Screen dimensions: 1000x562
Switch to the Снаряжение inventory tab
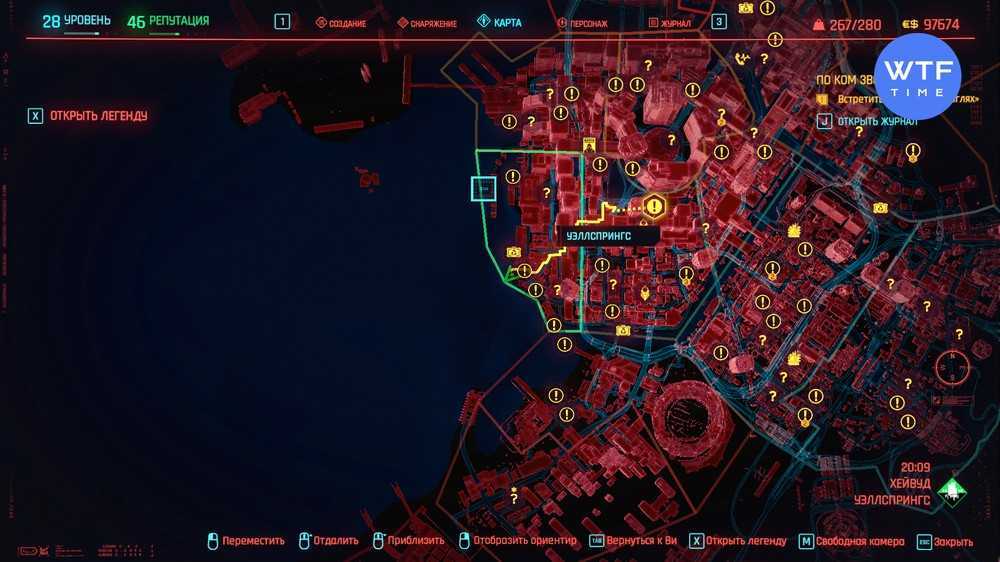[427, 23]
